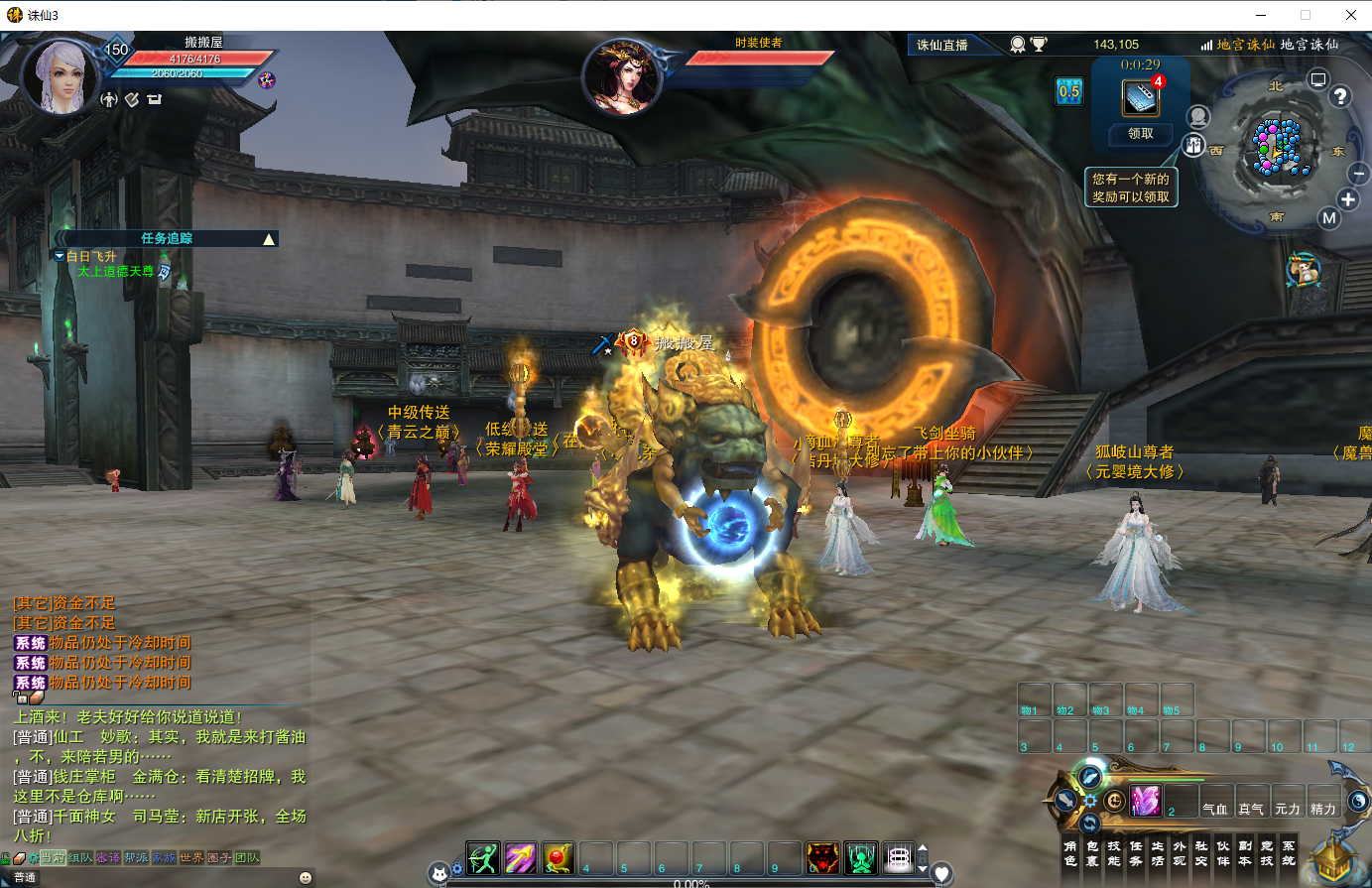Open the 系统 system menu
The image size is (1372, 888).
tap(1289, 853)
